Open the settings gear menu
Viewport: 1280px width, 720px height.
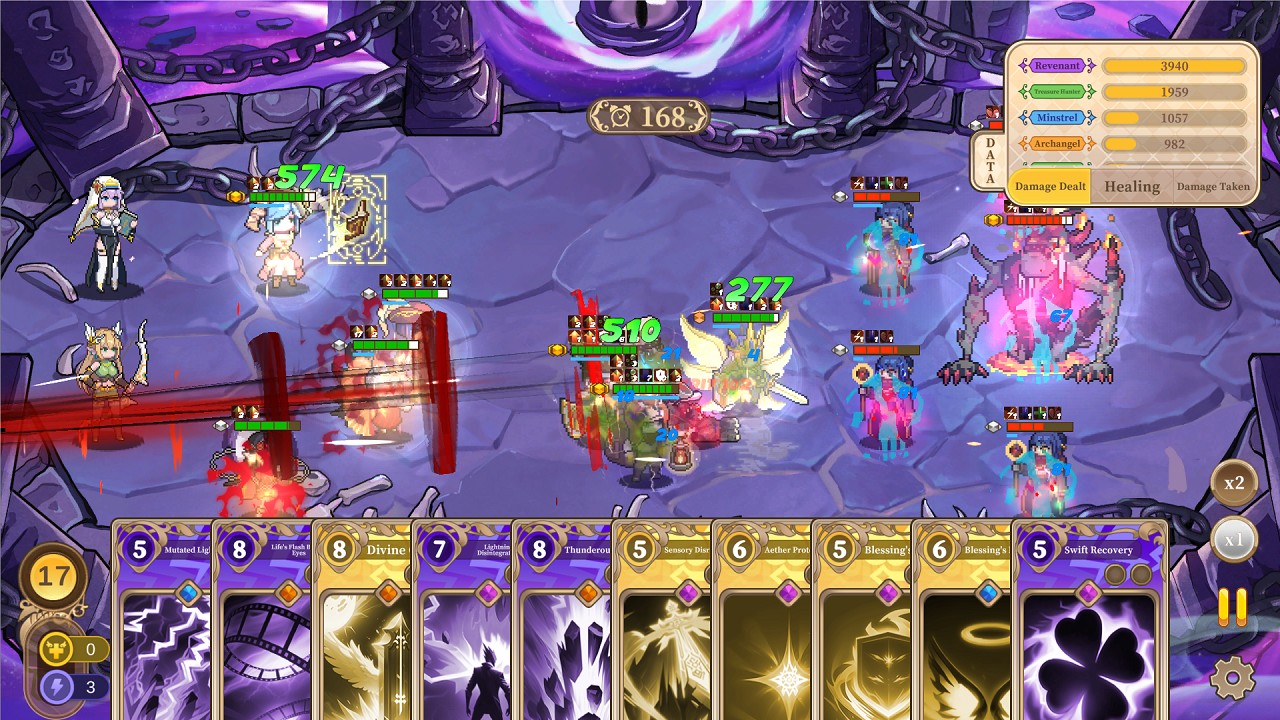(x=1235, y=675)
